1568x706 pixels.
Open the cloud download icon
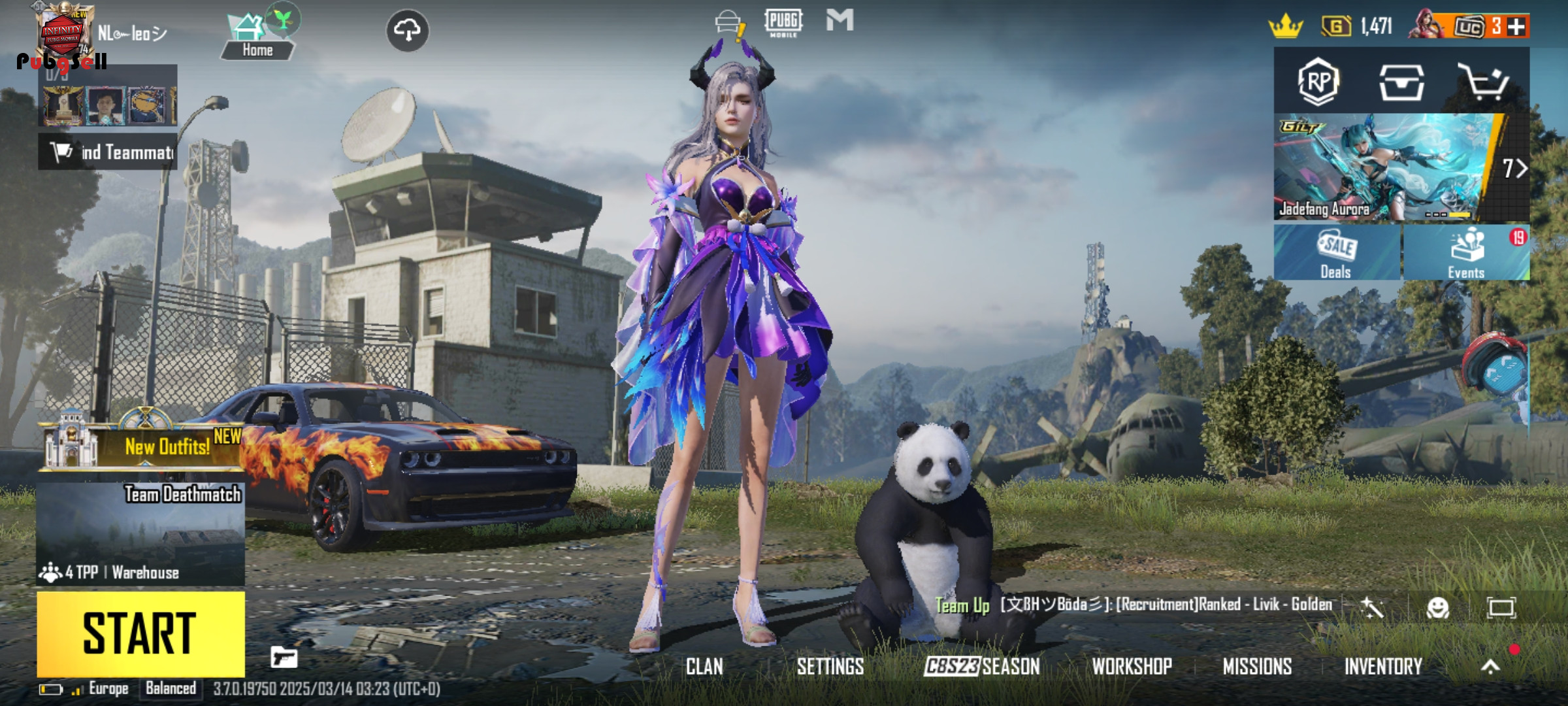pyautogui.click(x=408, y=31)
